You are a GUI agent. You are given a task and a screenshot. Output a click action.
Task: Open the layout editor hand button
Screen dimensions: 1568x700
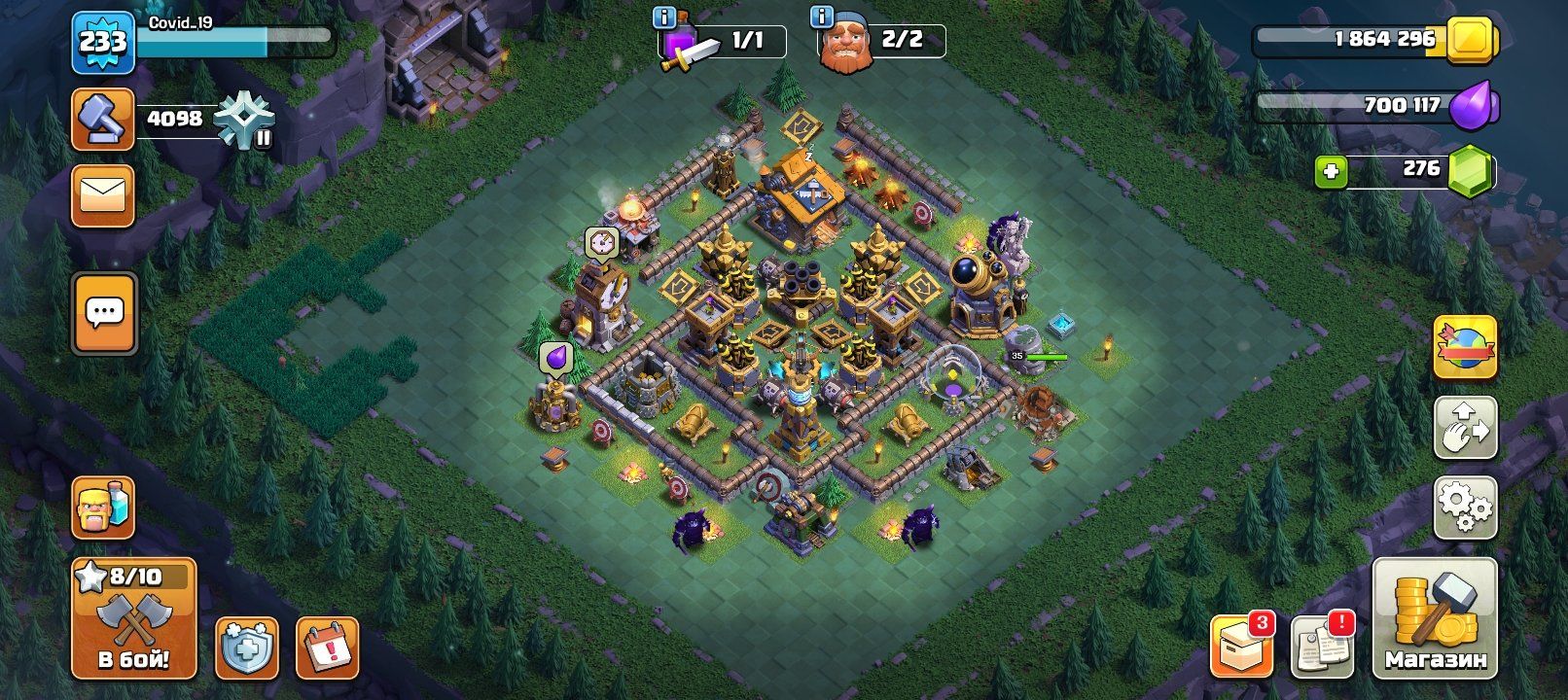[1465, 427]
